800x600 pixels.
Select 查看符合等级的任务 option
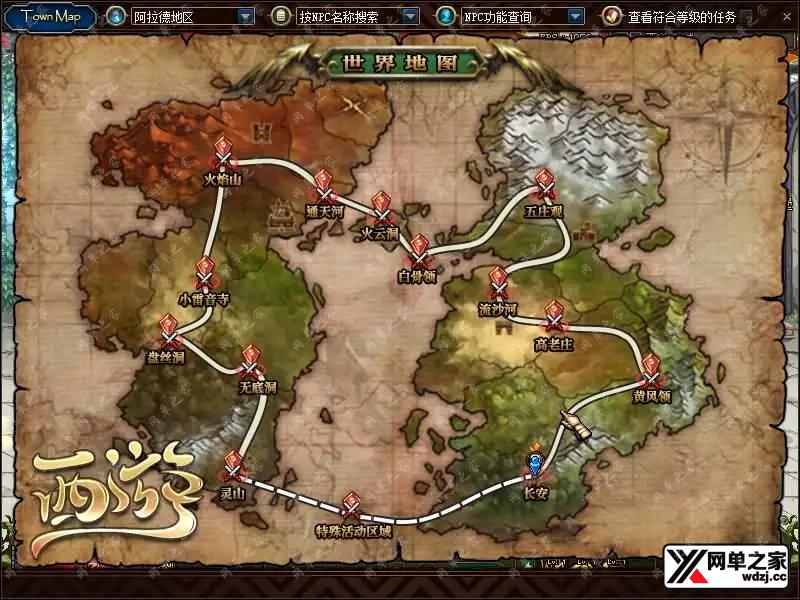coord(680,17)
